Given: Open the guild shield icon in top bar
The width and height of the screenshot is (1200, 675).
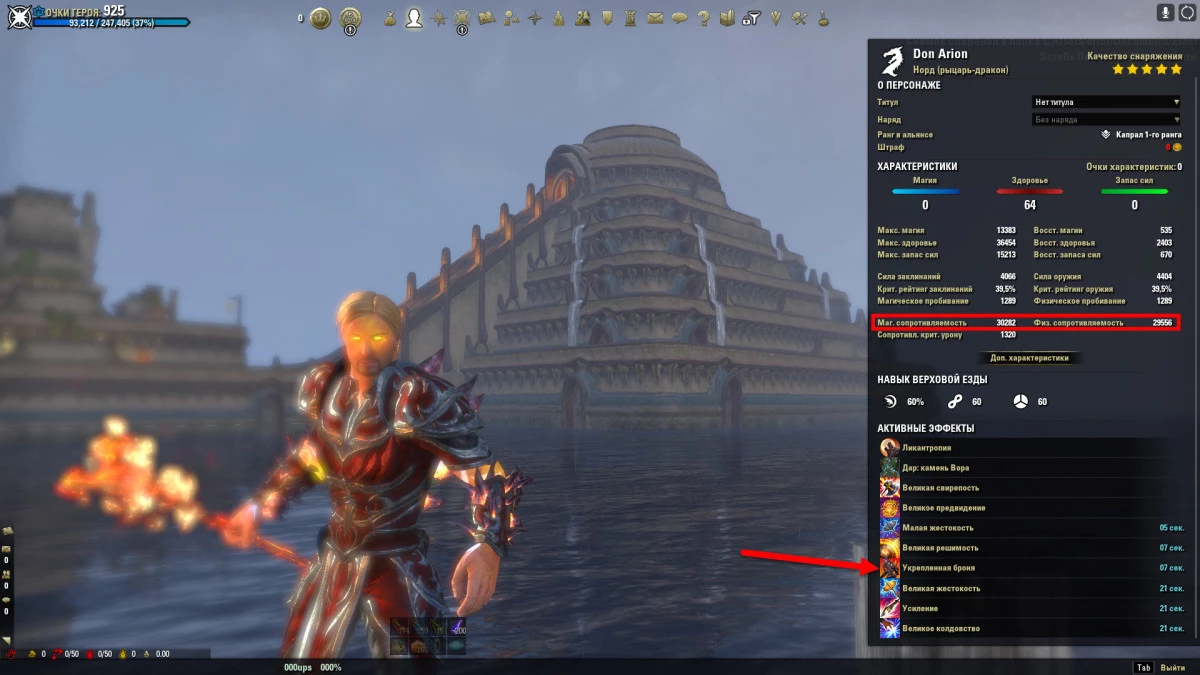Looking at the screenshot, I should [x=607, y=18].
